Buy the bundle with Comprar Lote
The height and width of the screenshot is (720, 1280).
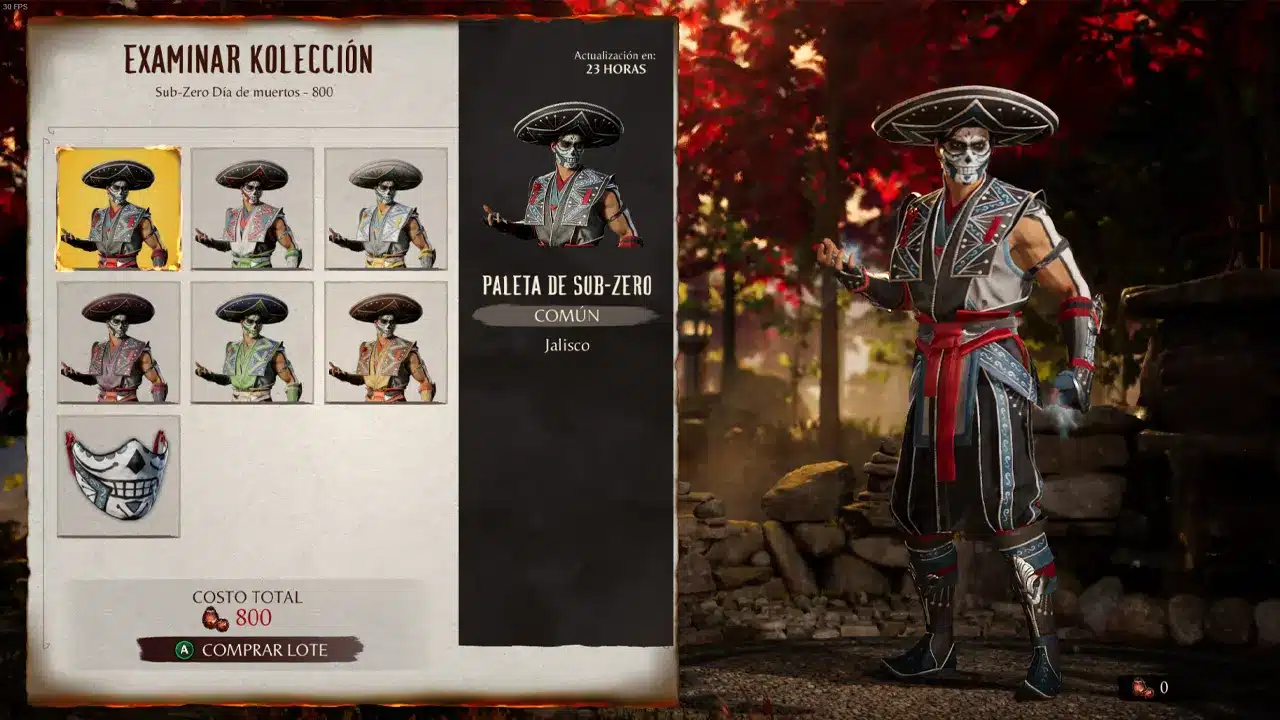(x=250, y=650)
